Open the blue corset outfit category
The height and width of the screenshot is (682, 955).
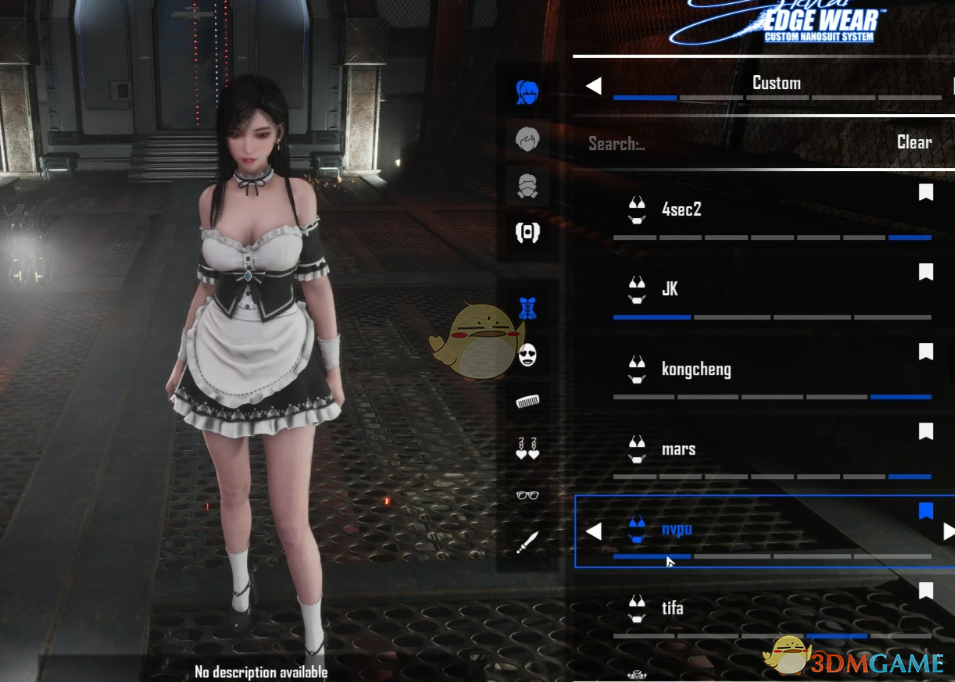coord(527,308)
